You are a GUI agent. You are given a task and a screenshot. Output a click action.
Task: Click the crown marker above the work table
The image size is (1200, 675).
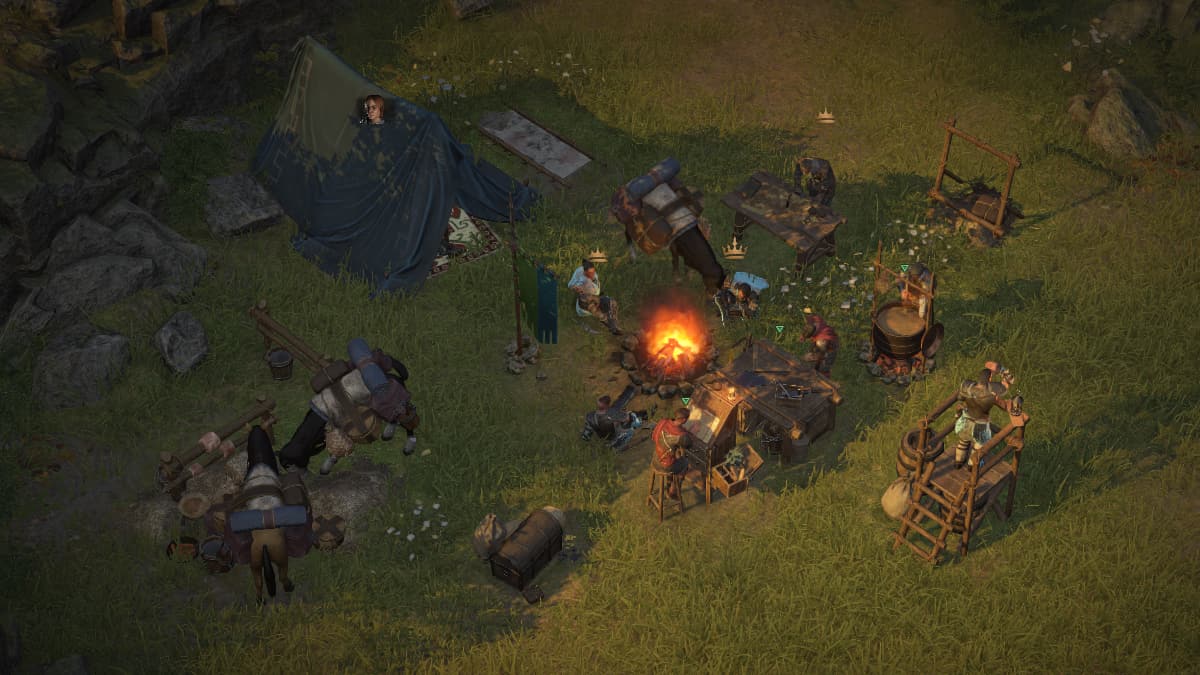(825, 117)
